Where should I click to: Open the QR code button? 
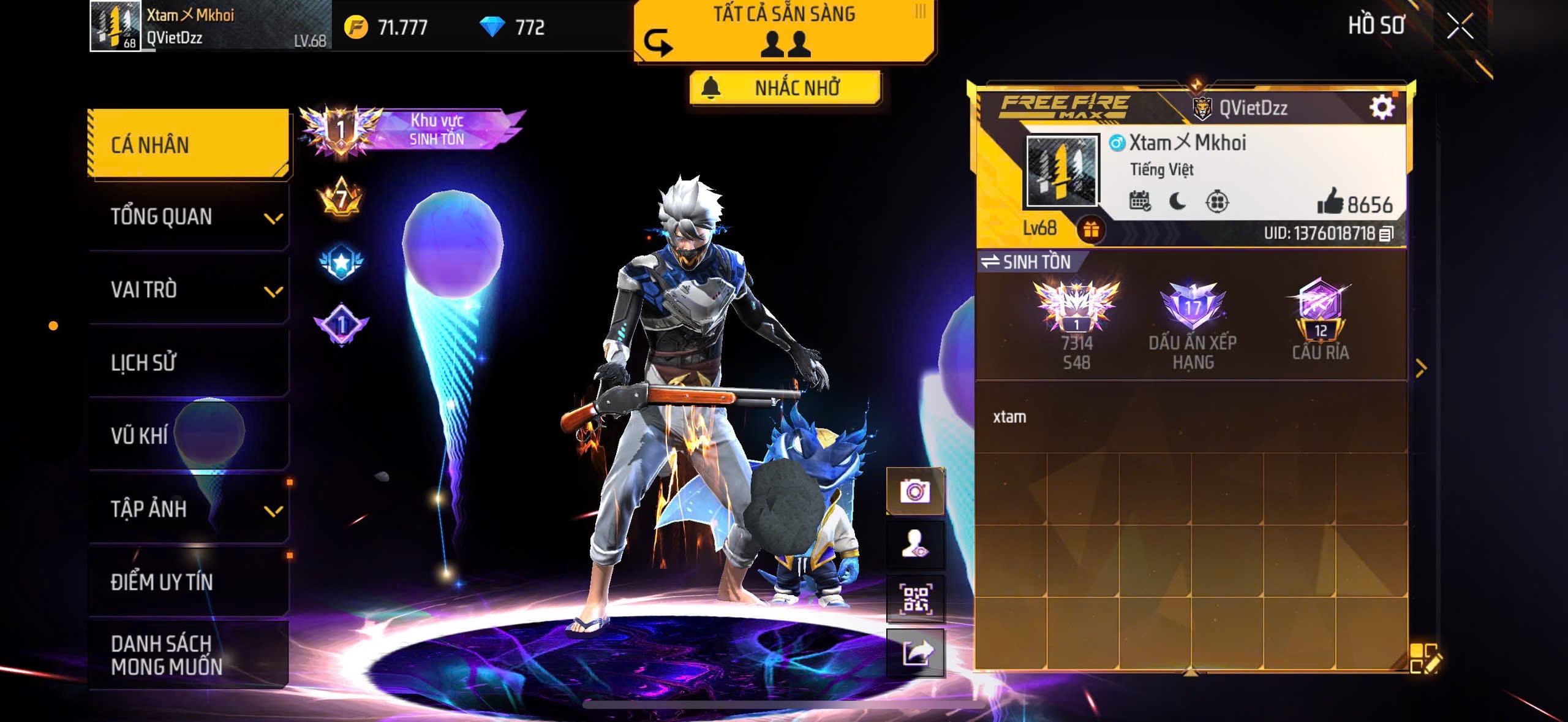915,598
